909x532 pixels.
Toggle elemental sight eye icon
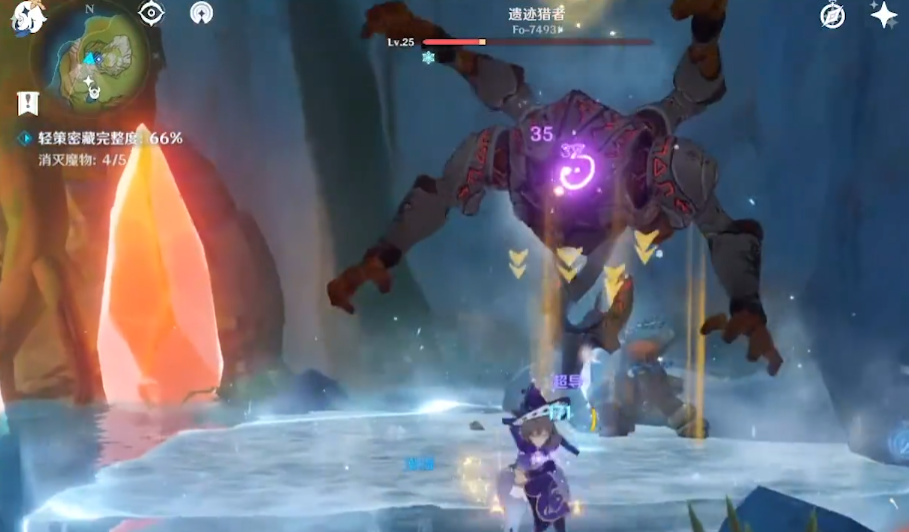coord(151,13)
